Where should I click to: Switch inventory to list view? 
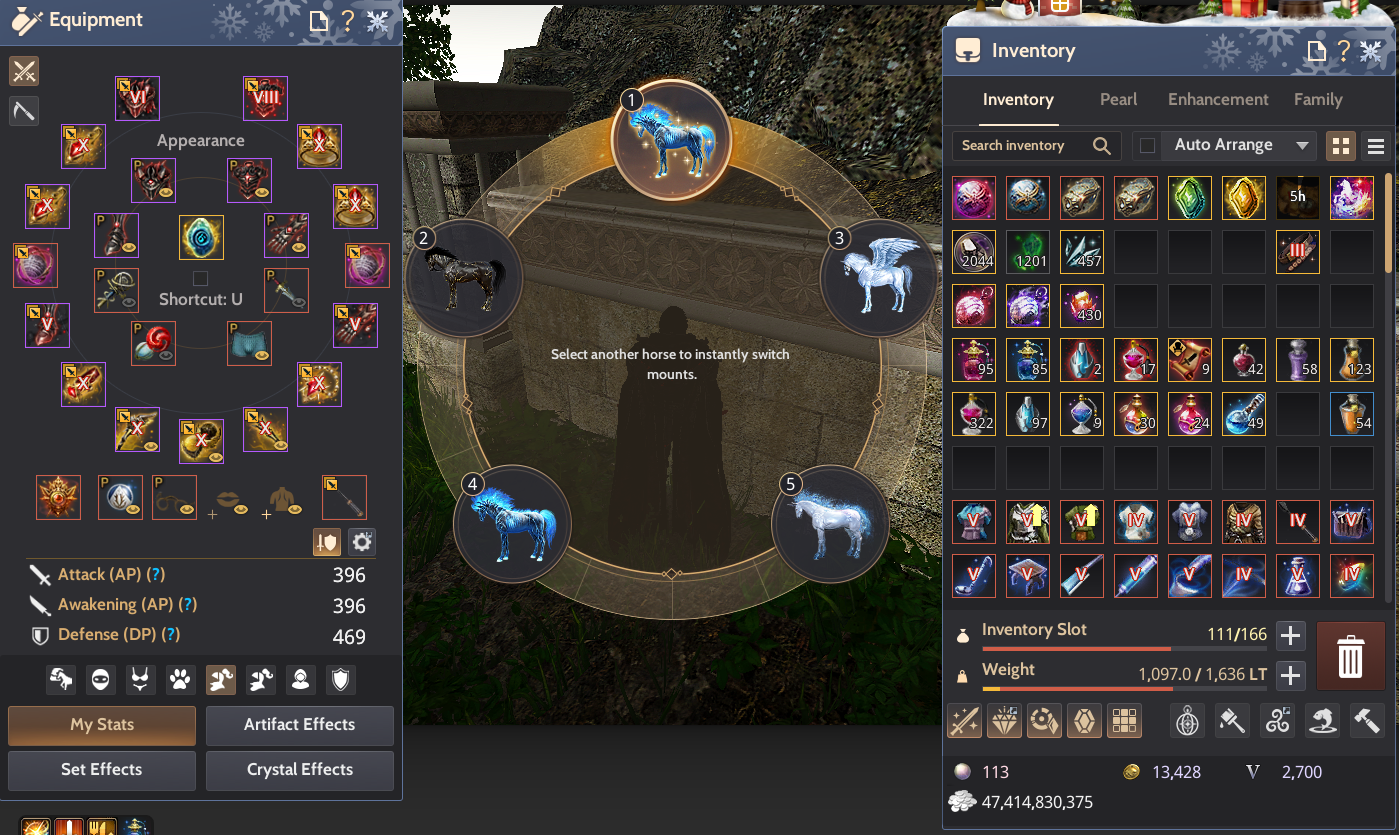point(1376,146)
